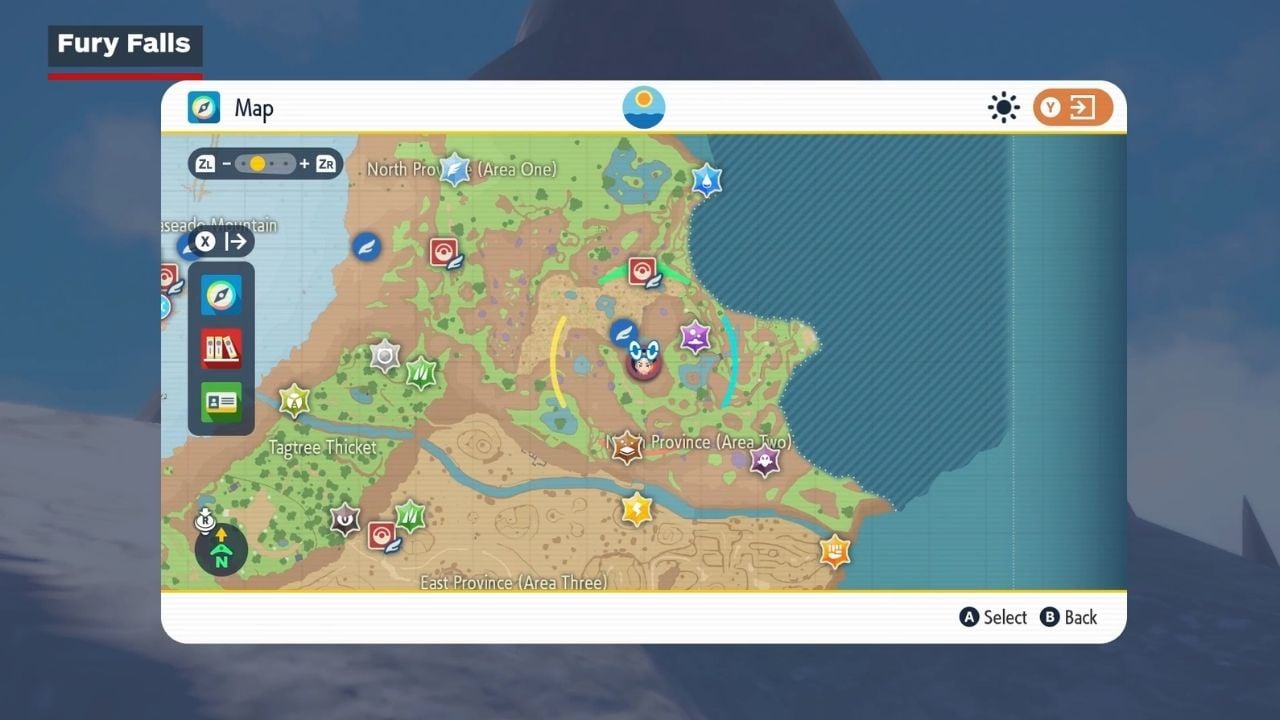Open the green trainer profile card app
This screenshot has height=720, width=1280.
tap(221, 401)
